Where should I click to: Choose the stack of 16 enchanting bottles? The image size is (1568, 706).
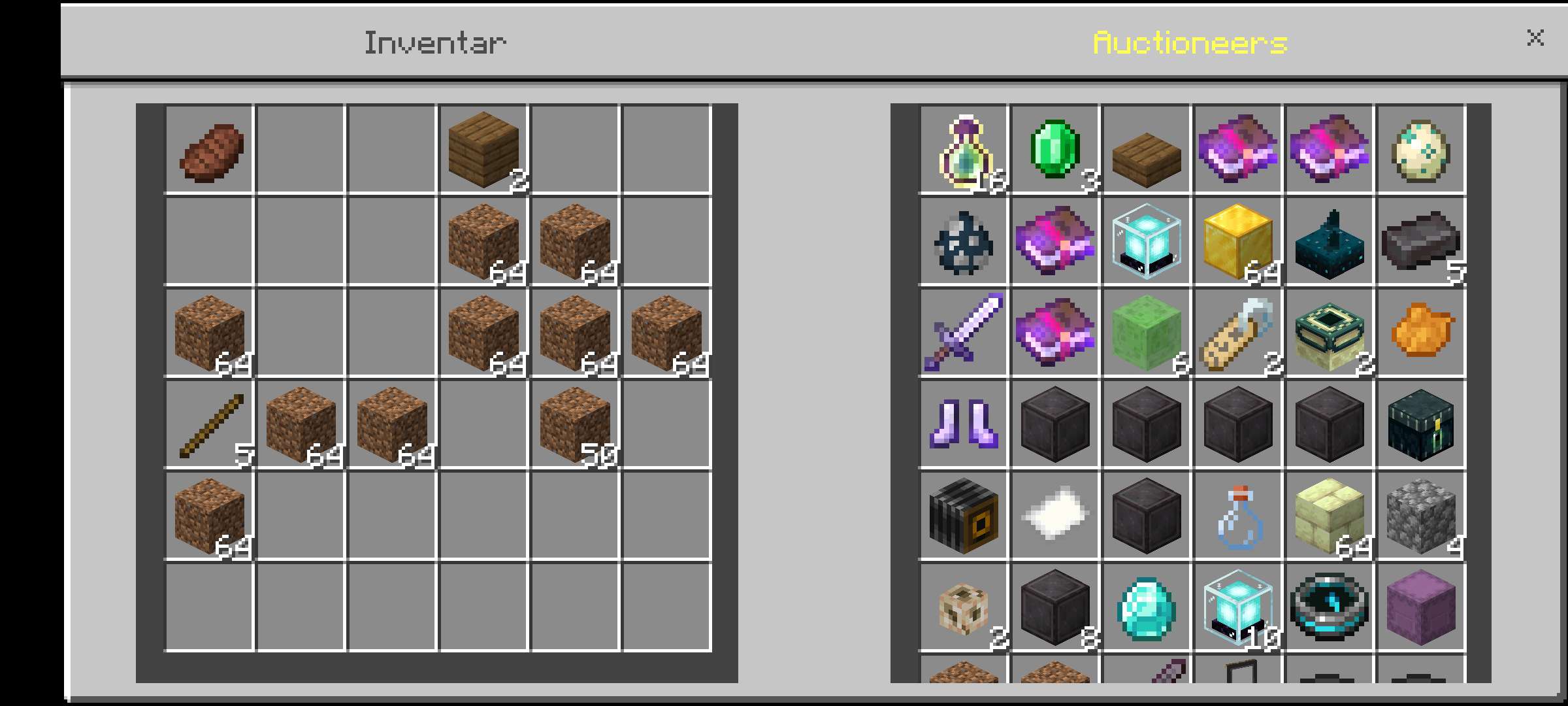(964, 151)
